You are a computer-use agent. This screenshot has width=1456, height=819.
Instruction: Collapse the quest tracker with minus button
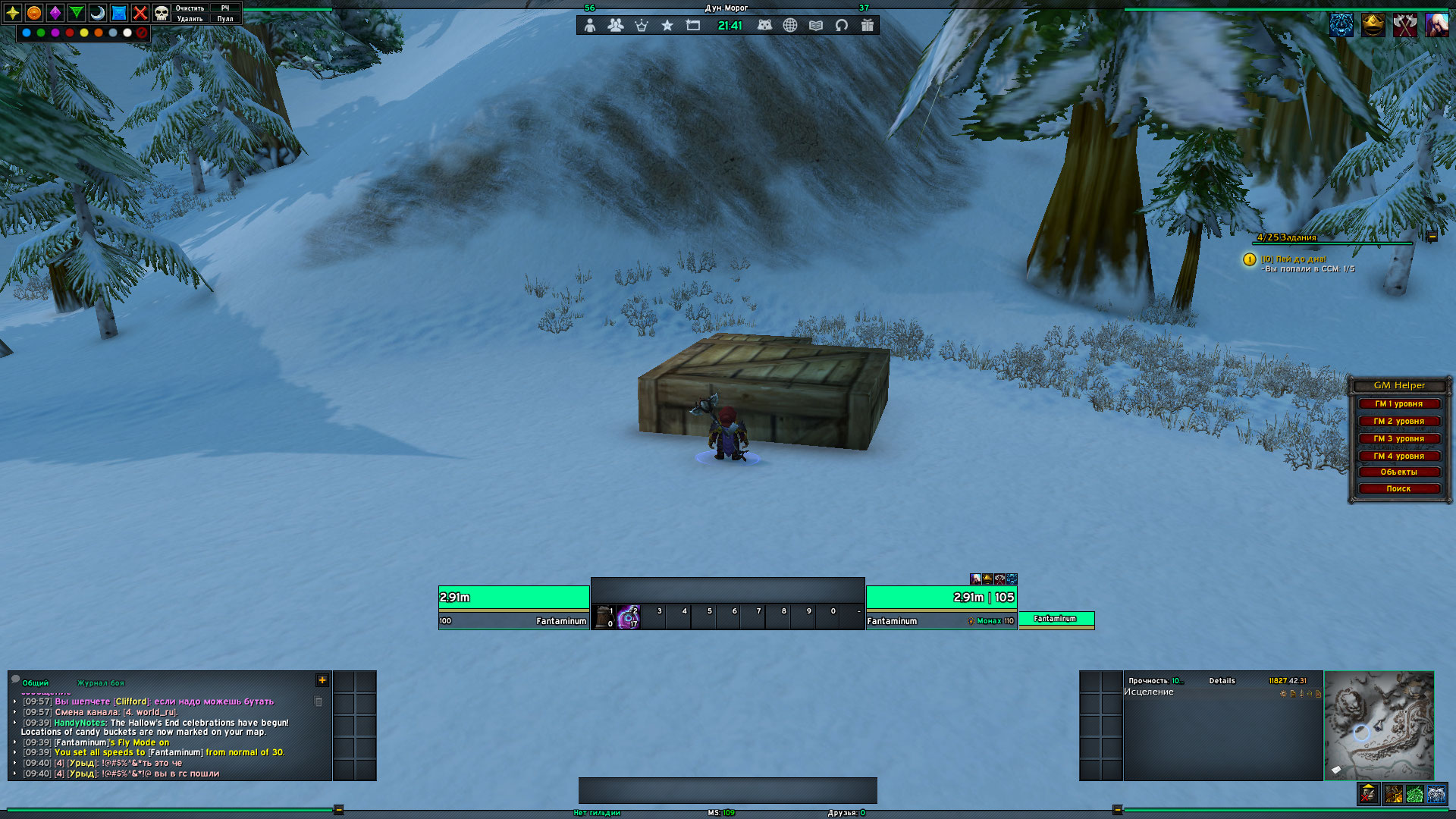1432,237
